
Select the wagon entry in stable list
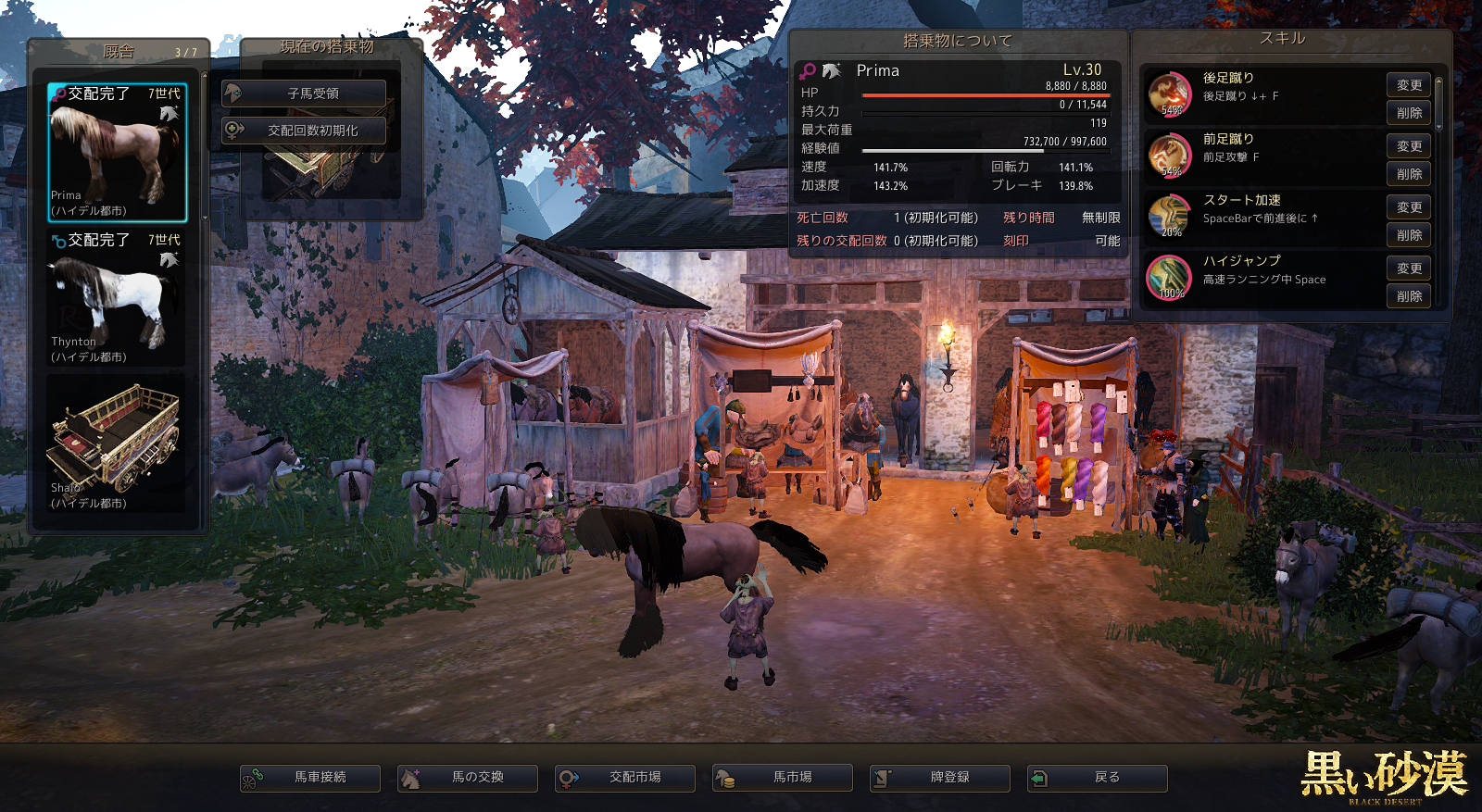click(x=117, y=444)
